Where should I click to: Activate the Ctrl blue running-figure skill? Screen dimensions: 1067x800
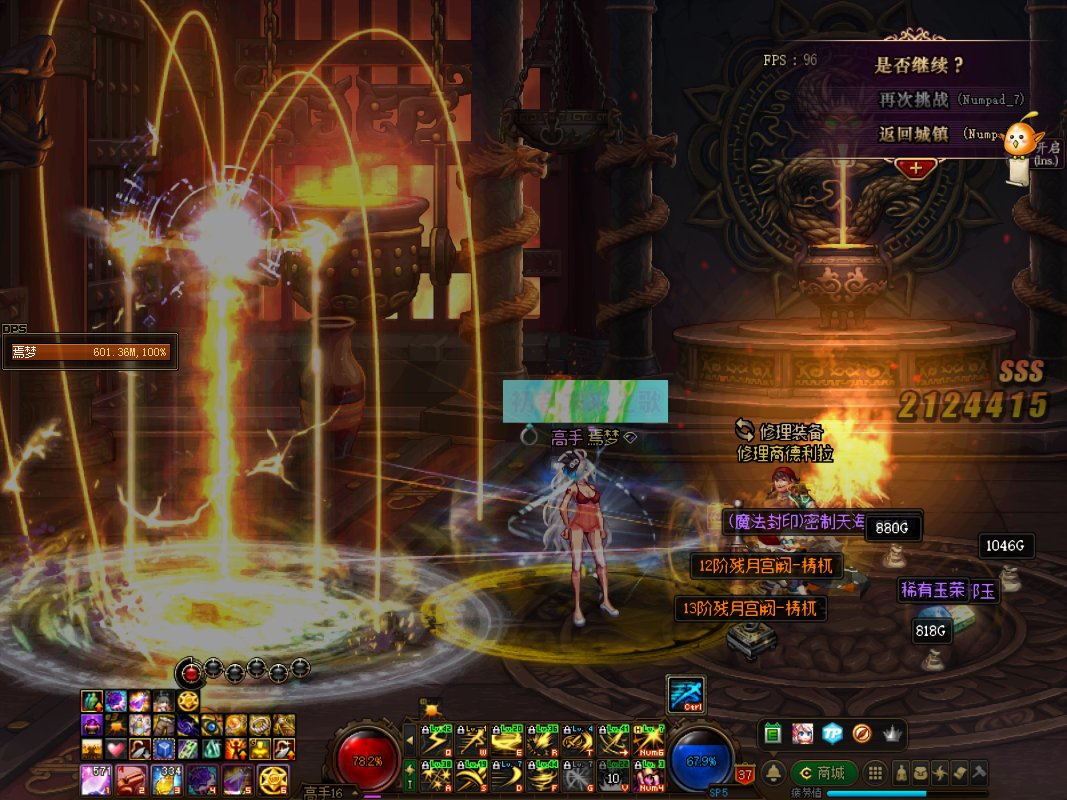coord(686,695)
